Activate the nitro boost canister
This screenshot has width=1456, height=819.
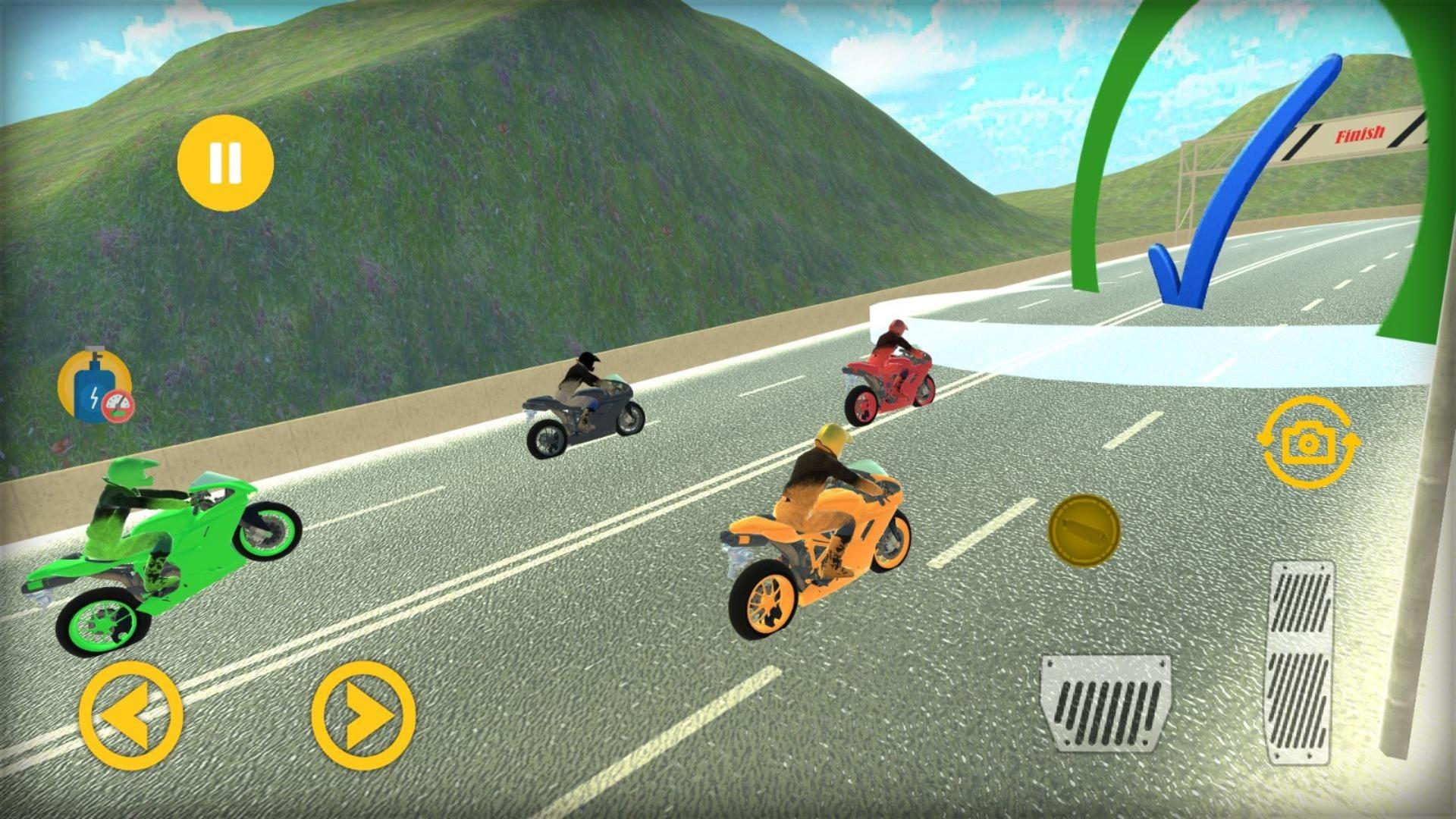click(92, 389)
